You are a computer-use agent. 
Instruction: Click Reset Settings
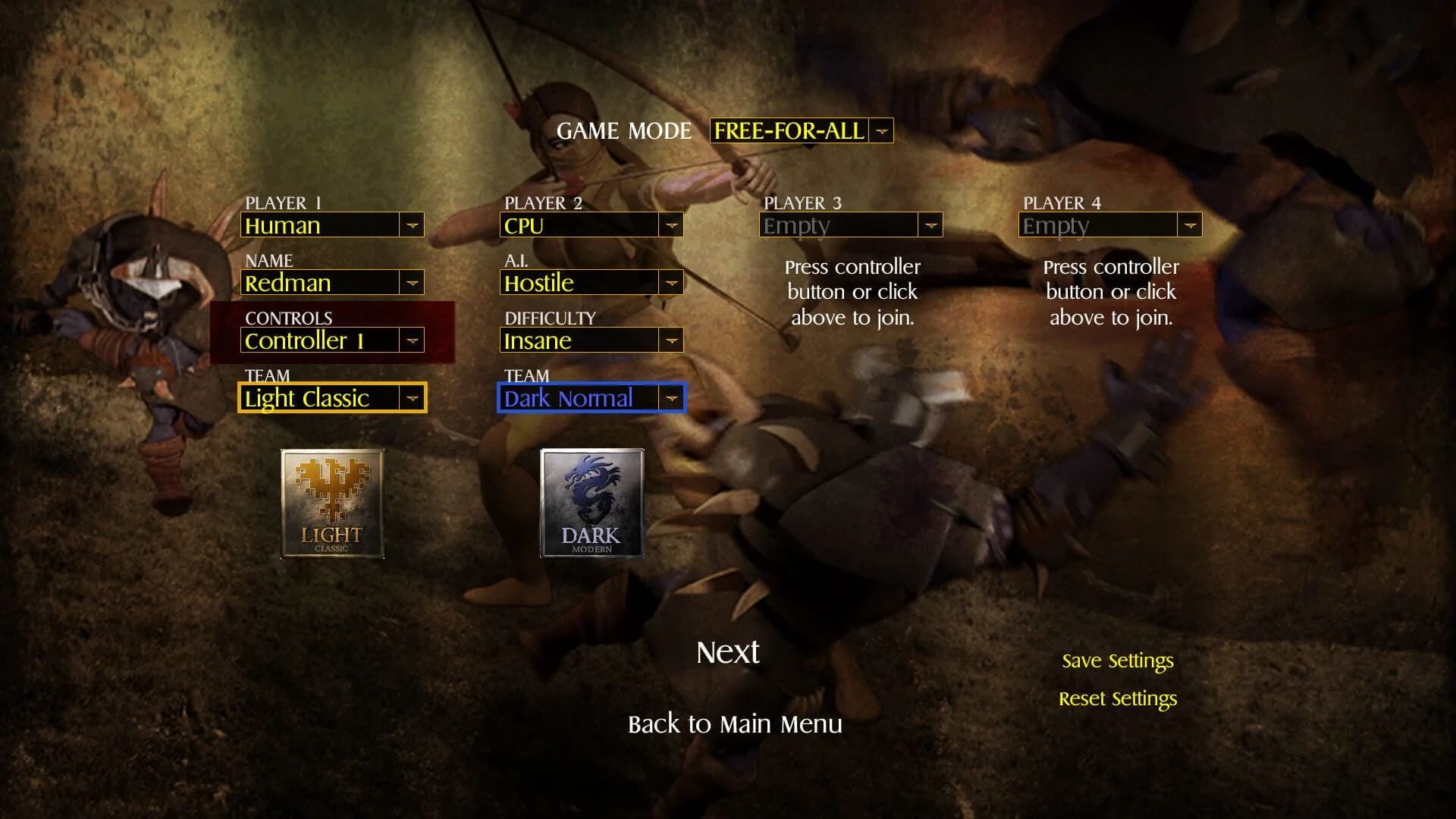point(1119,698)
